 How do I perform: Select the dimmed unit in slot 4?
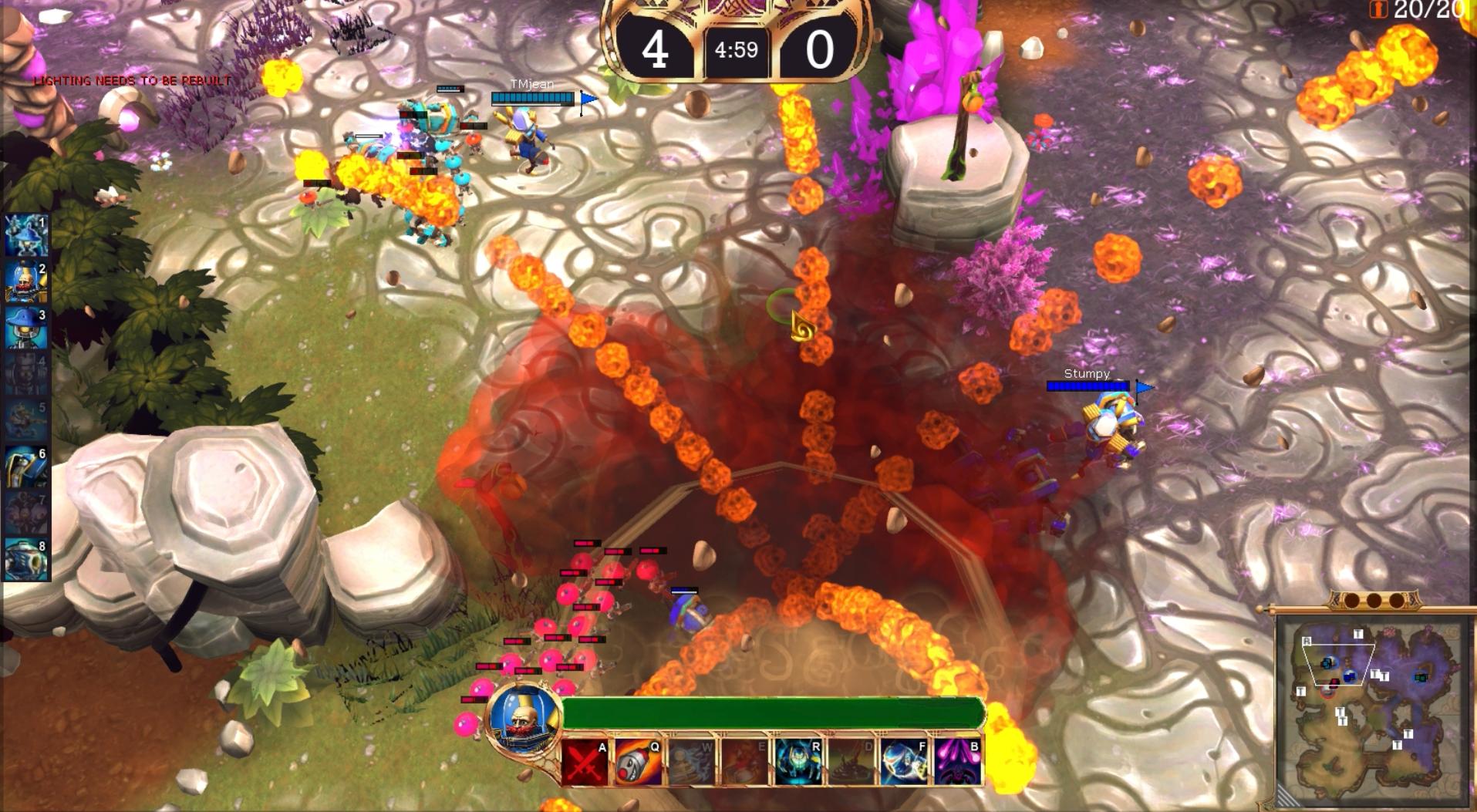tap(26, 375)
